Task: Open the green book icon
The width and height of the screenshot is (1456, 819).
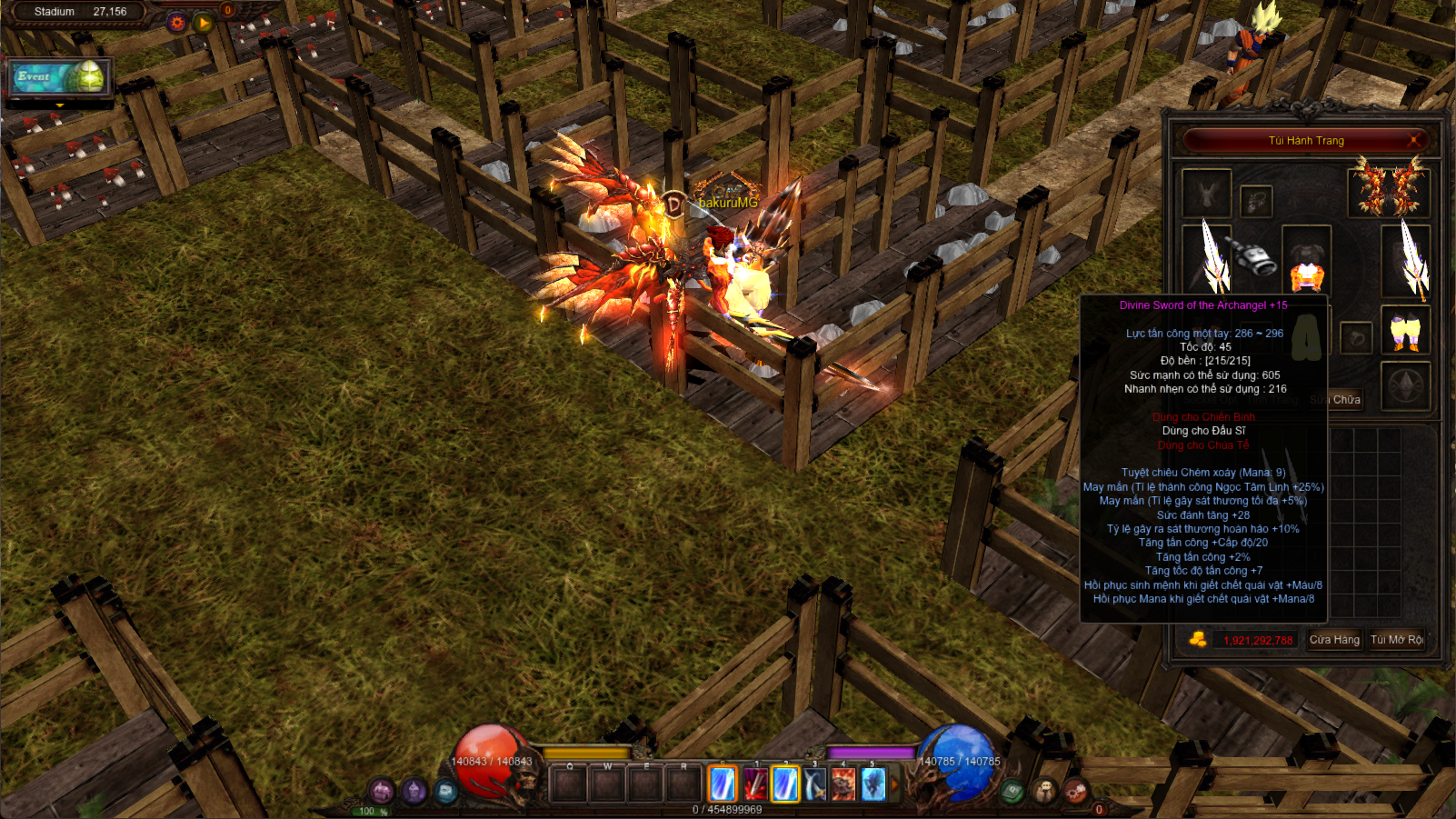Action: tap(1012, 792)
